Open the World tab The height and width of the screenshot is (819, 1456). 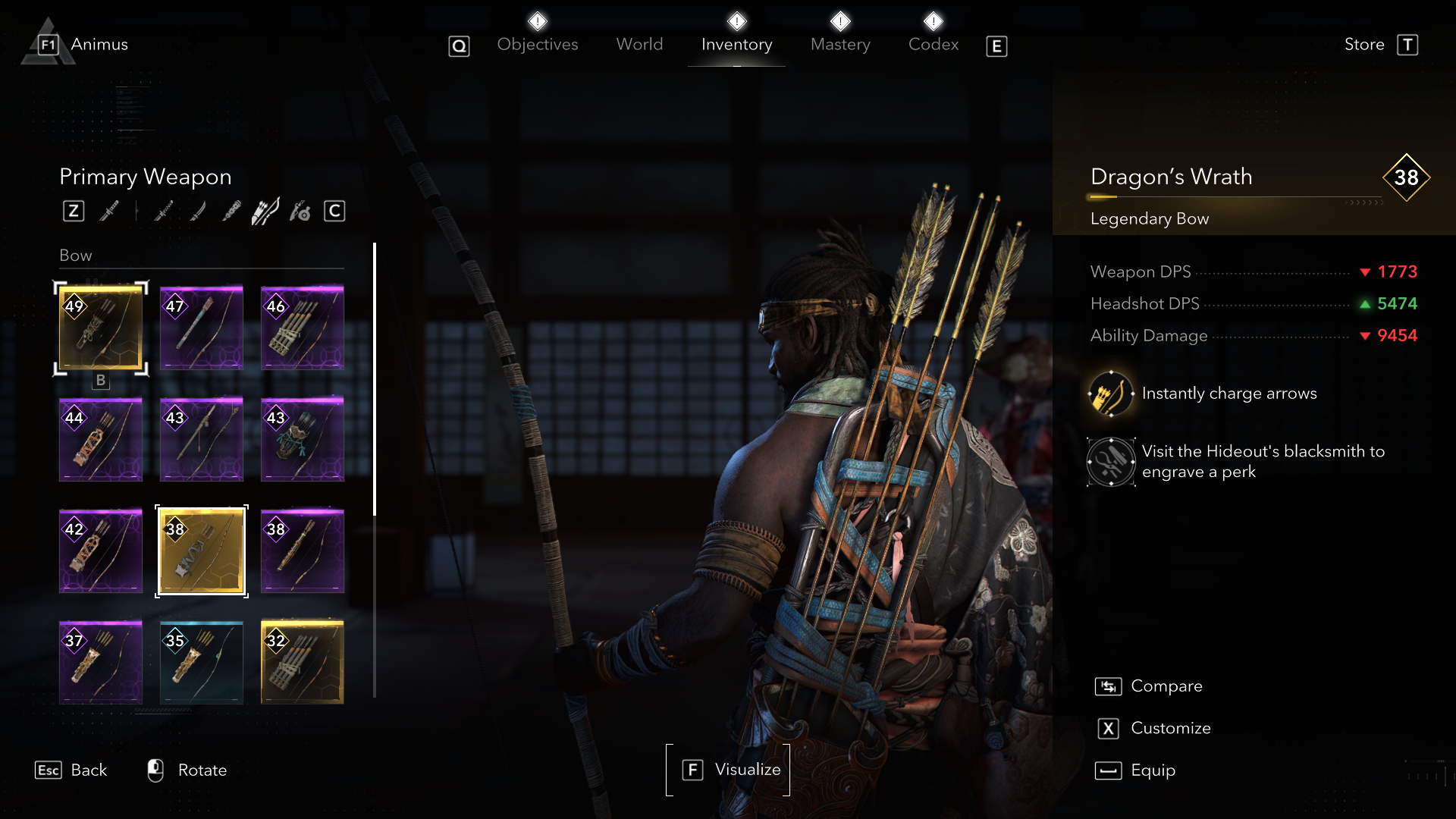pos(639,45)
